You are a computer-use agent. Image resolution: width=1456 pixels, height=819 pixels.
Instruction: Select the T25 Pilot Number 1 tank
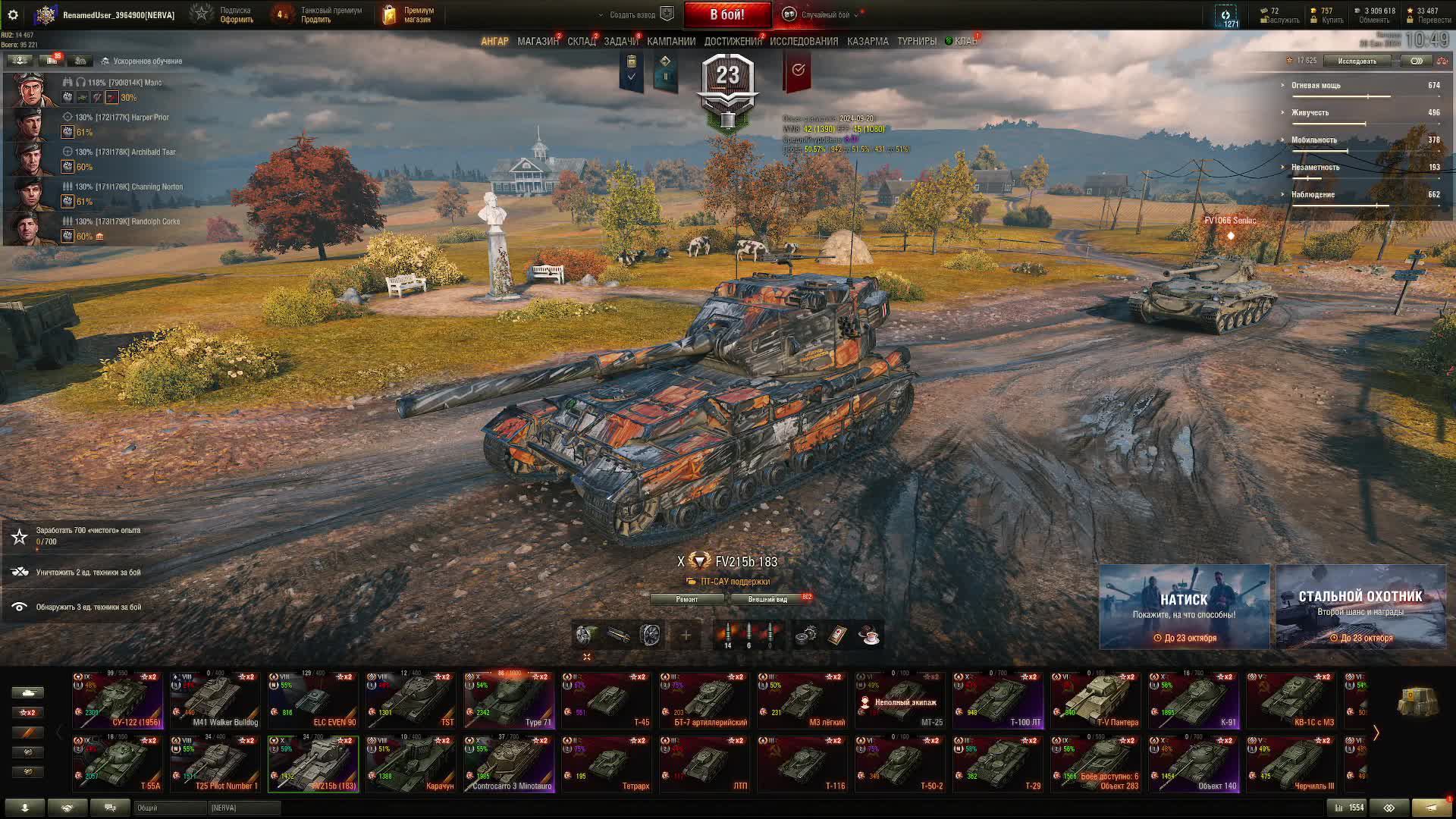pos(215,764)
